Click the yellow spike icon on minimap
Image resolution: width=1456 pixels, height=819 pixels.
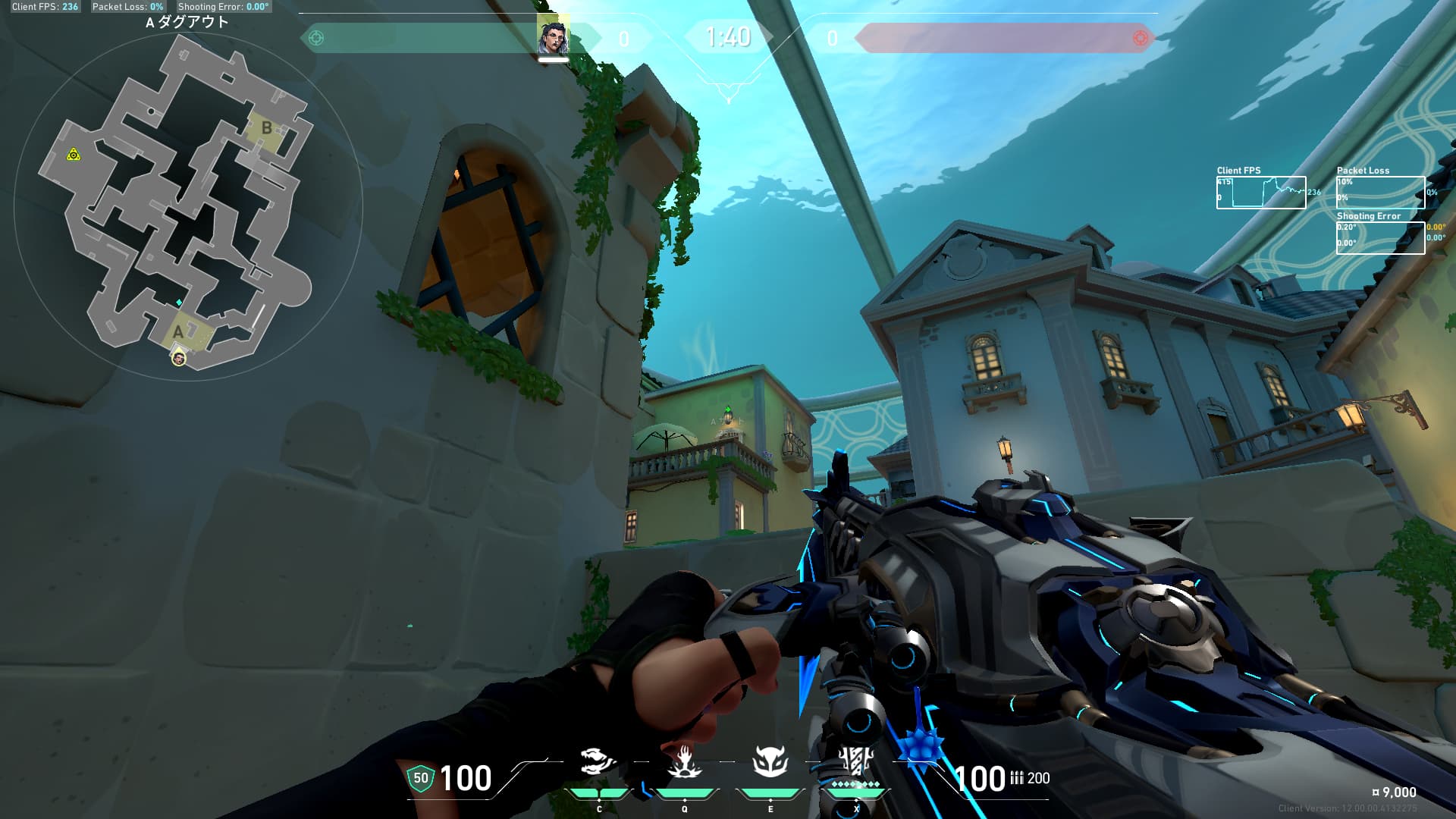click(74, 155)
